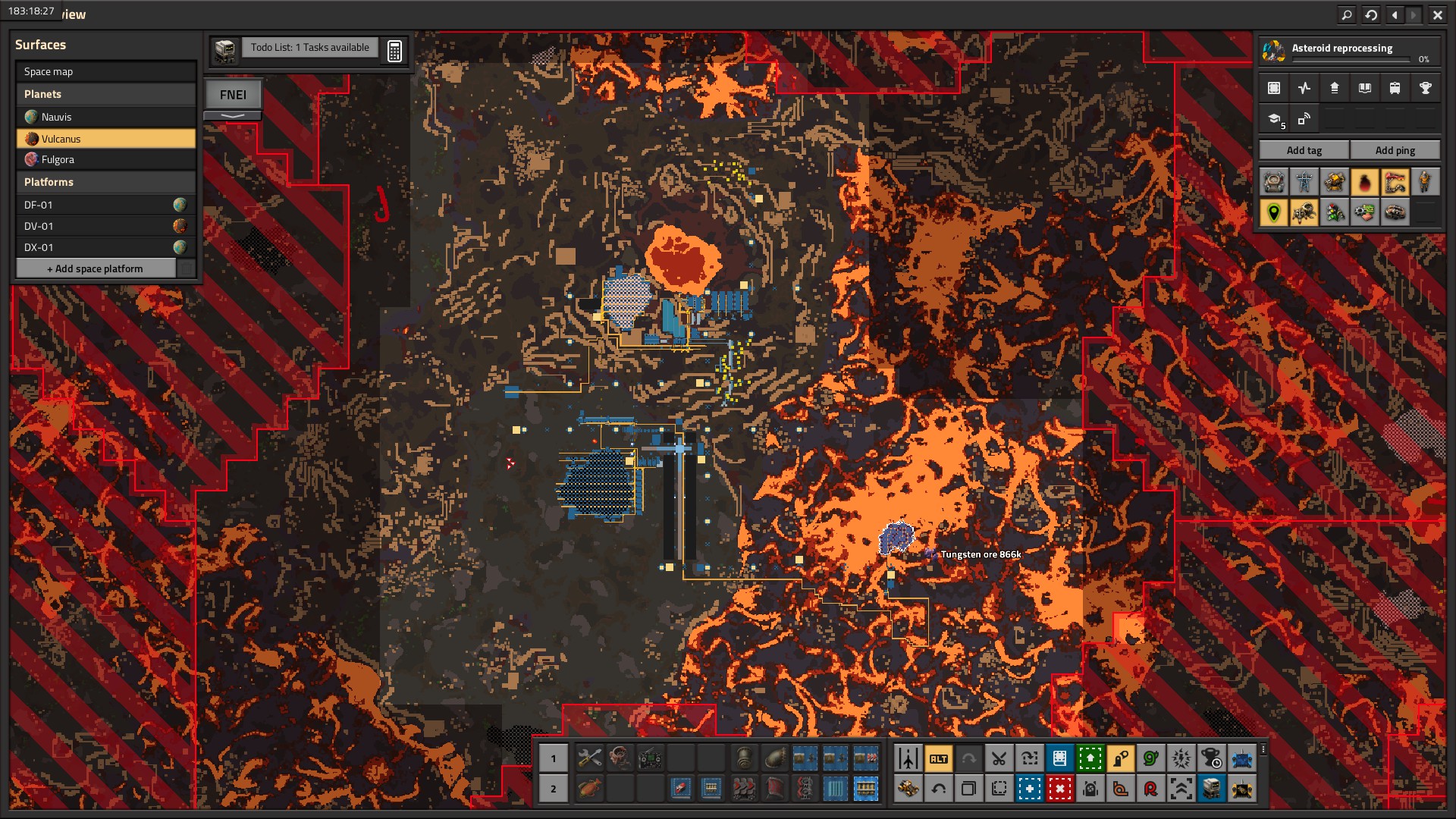Open the Todo List tasks button
Viewport: 1456px width, 819px height.
coord(309,47)
